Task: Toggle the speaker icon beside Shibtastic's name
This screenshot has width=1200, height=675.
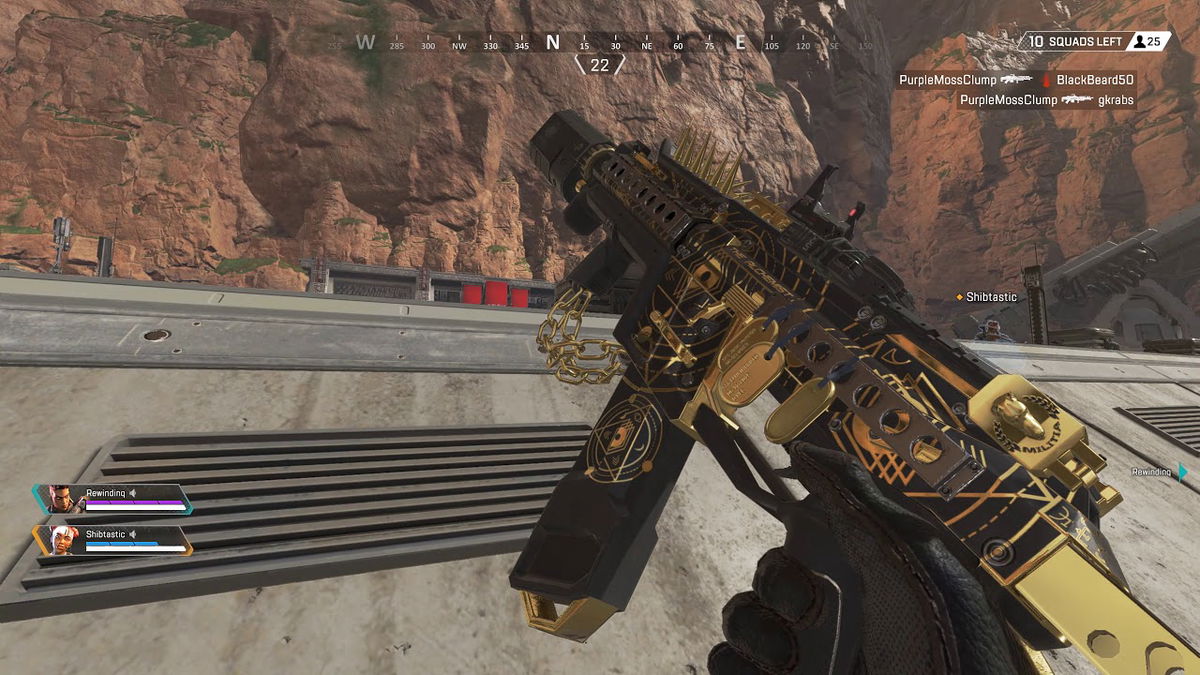Action: [133, 534]
